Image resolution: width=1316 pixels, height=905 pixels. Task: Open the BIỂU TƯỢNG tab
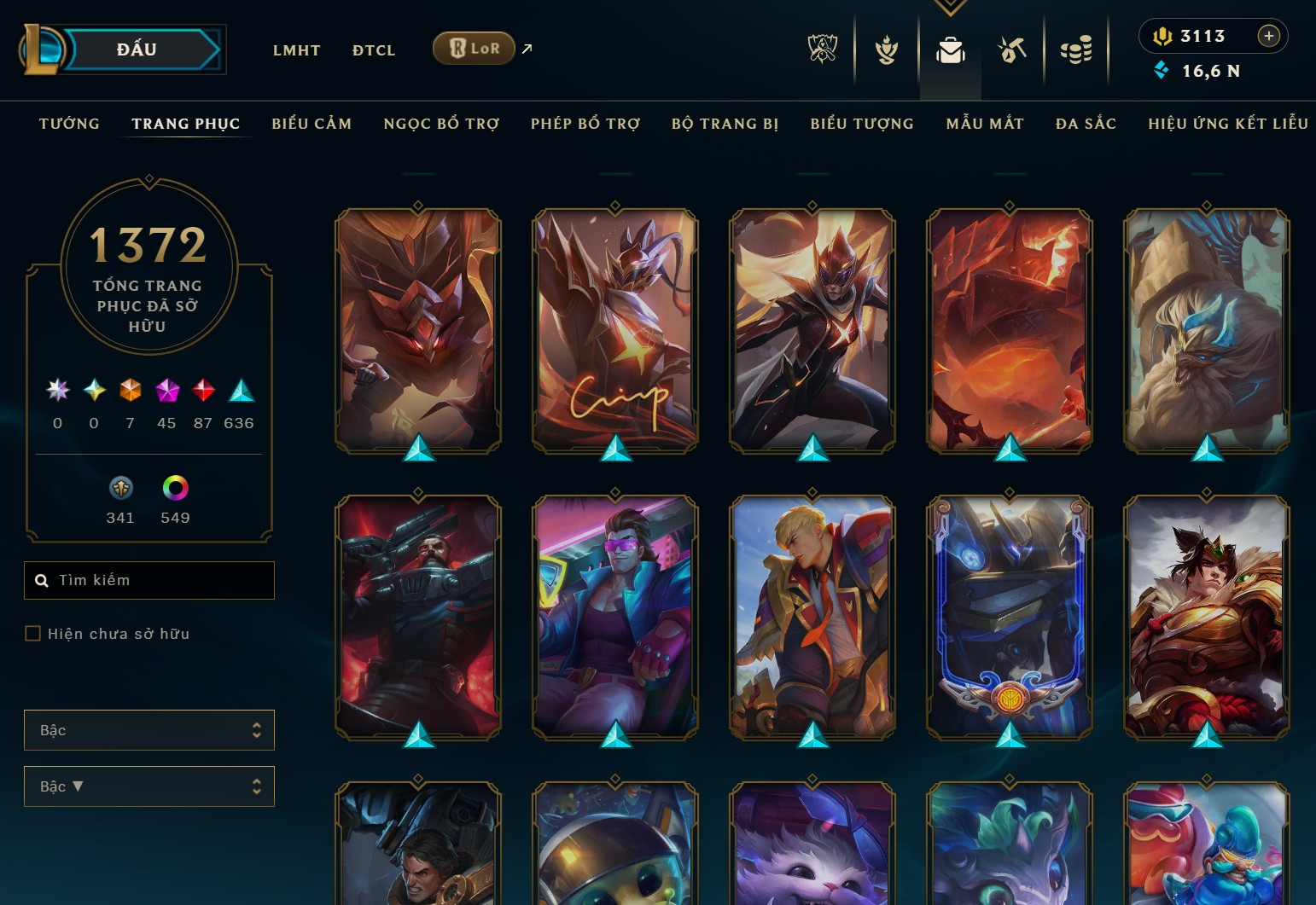[x=861, y=124]
